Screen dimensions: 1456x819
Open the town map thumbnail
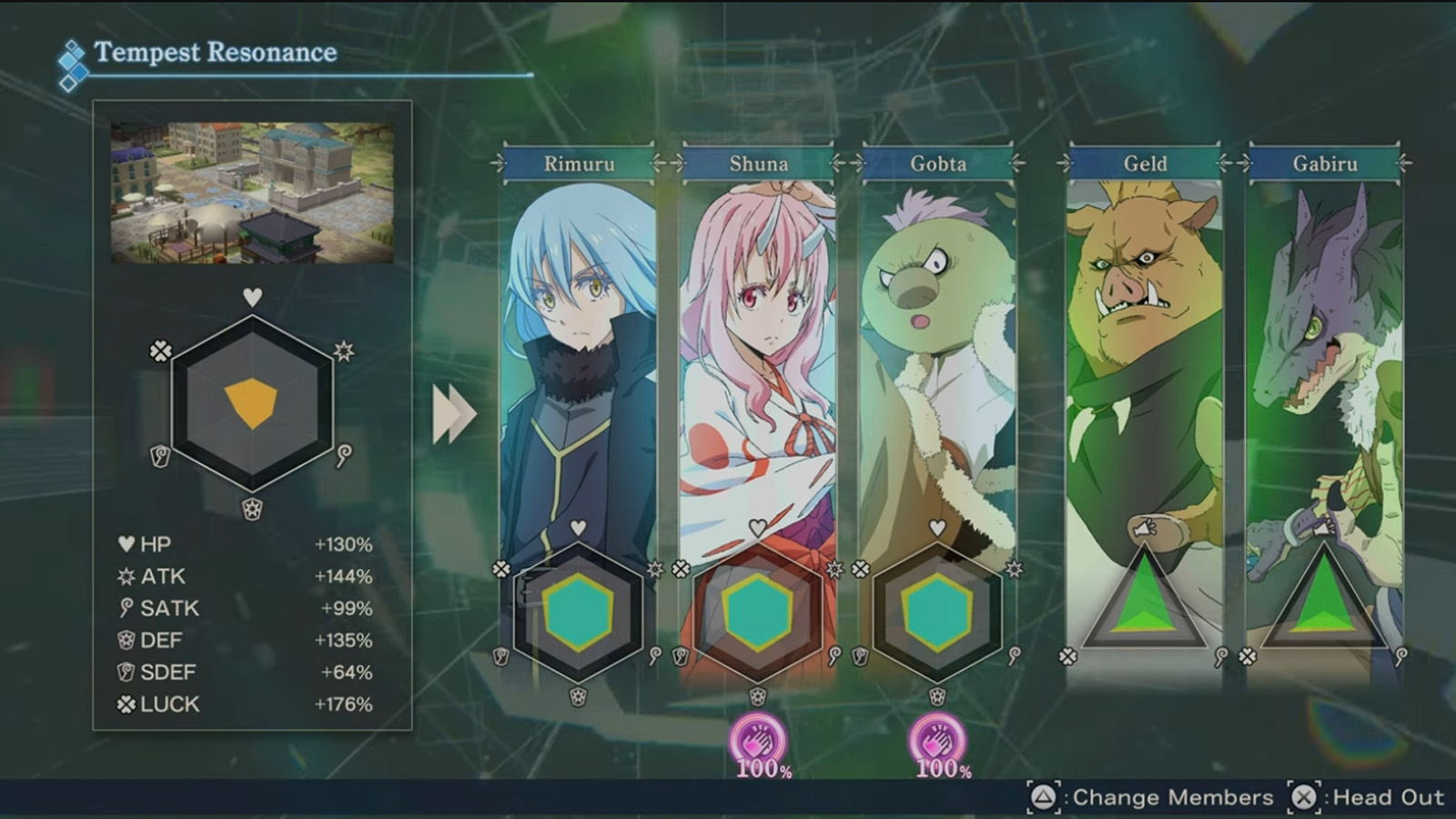coord(253,191)
